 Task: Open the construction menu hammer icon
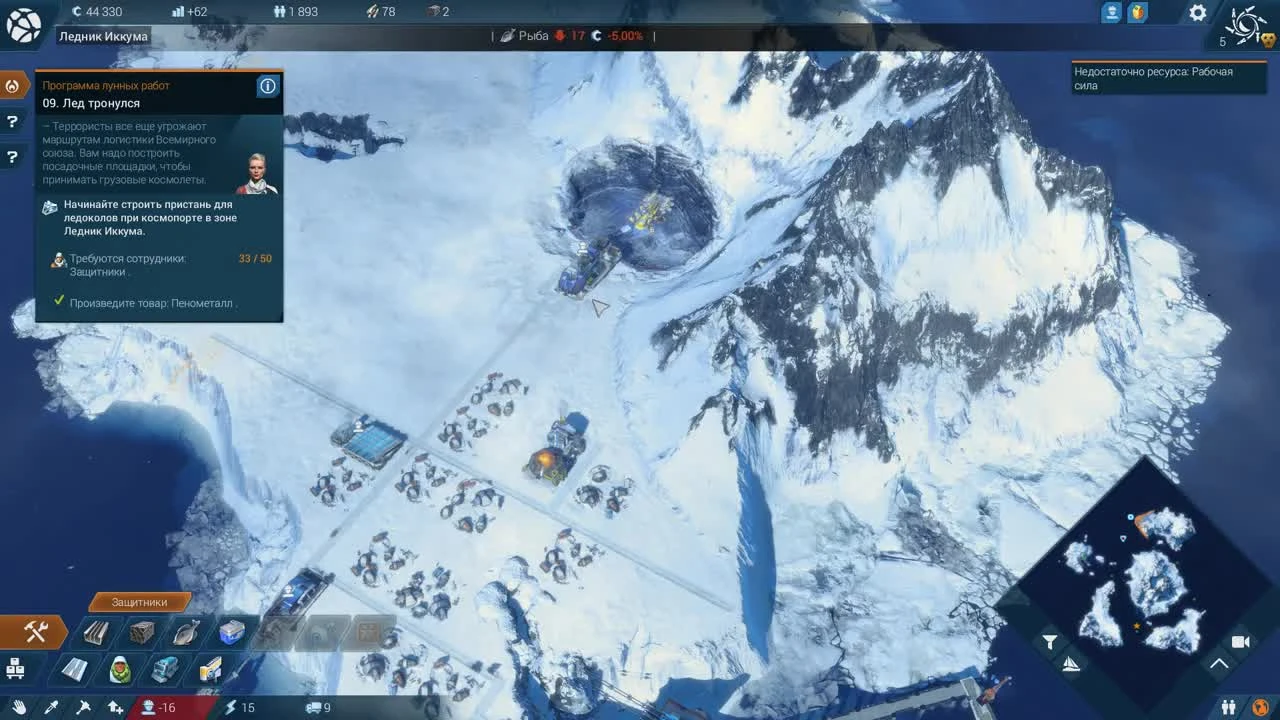(35, 632)
